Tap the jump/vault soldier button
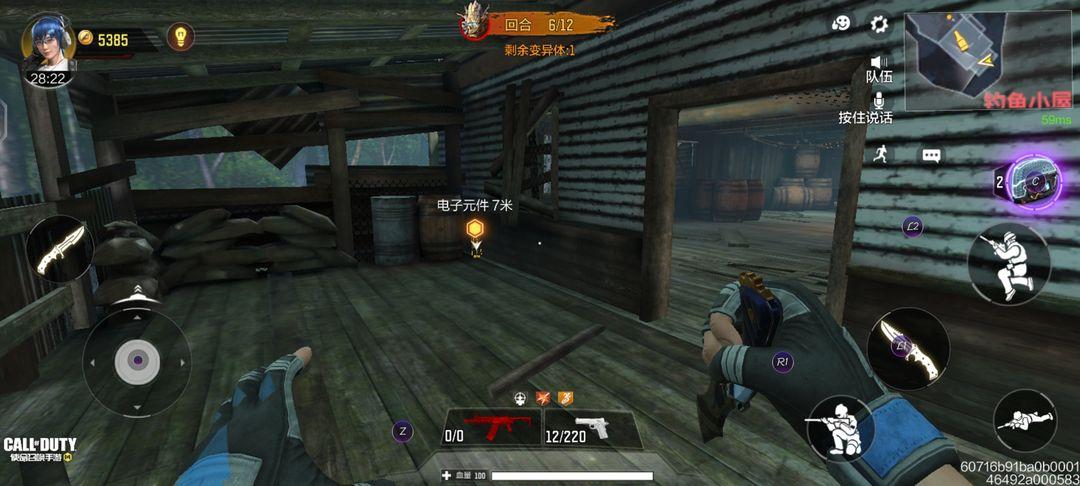1080x486 pixels. click(x=1008, y=263)
